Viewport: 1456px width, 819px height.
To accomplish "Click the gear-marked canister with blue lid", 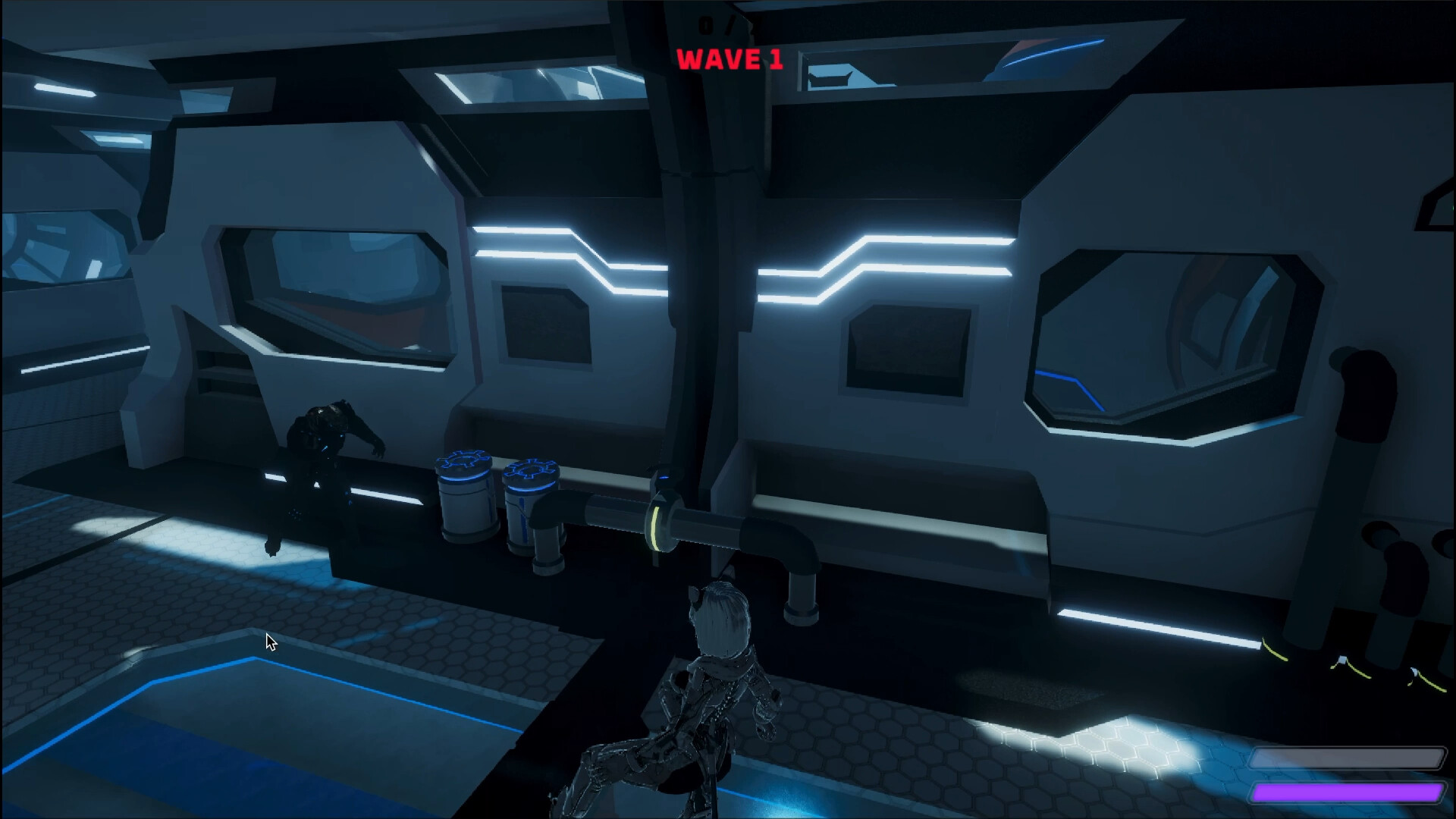I will (463, 497).
